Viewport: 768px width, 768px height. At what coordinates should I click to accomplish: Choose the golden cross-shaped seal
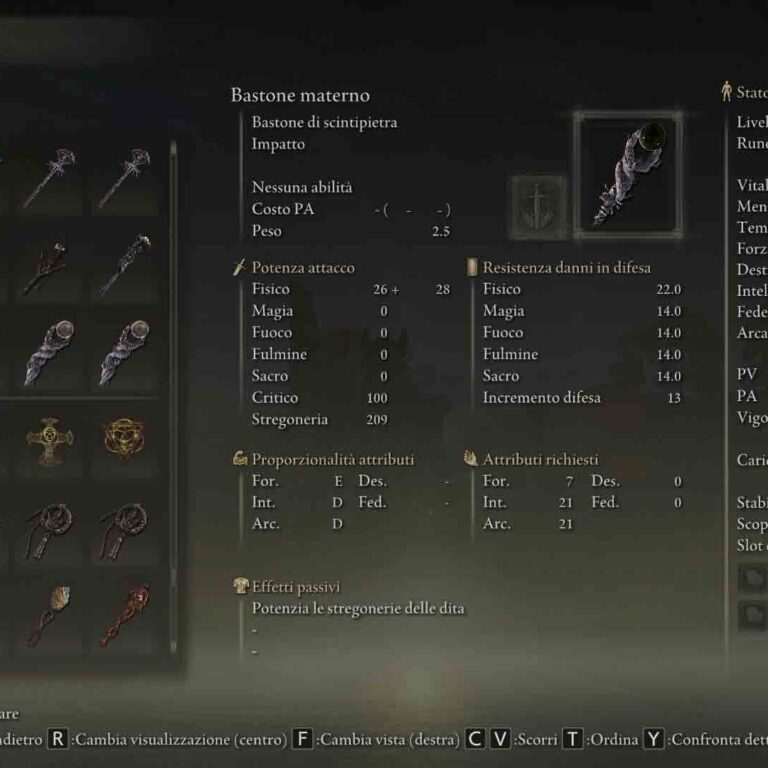49,435
